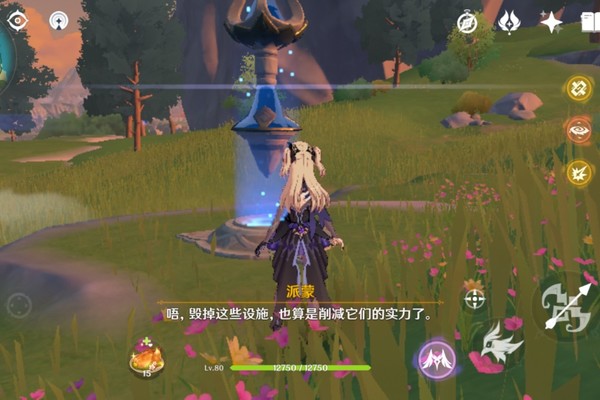Toggle the crosshair aiming mode button

(474, 298)
